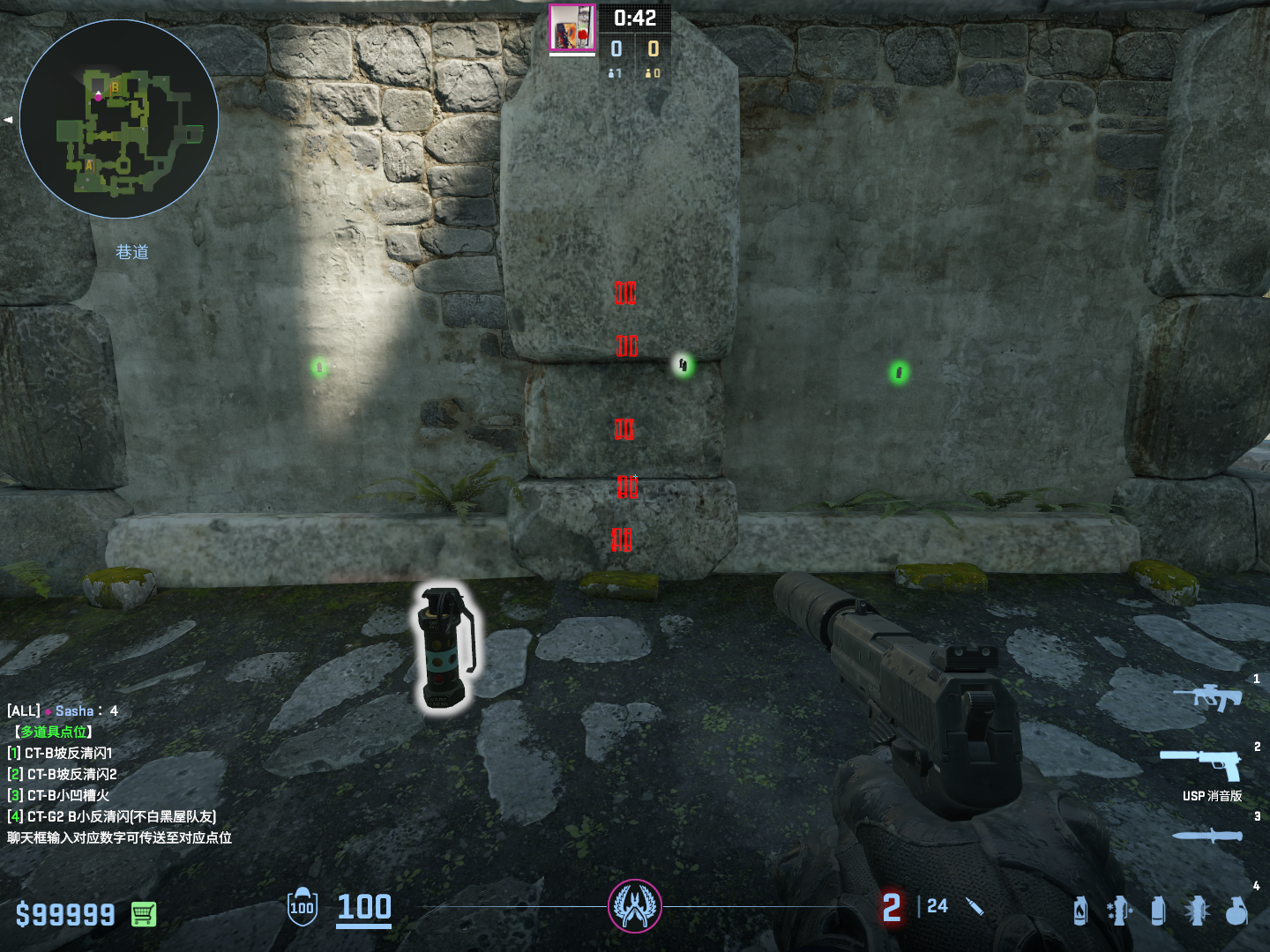Select the incendiary grenade icon
Image resolution: width=1270 pixels, height=952 pixels.
pyautogui.click(x=1080, y=911)
